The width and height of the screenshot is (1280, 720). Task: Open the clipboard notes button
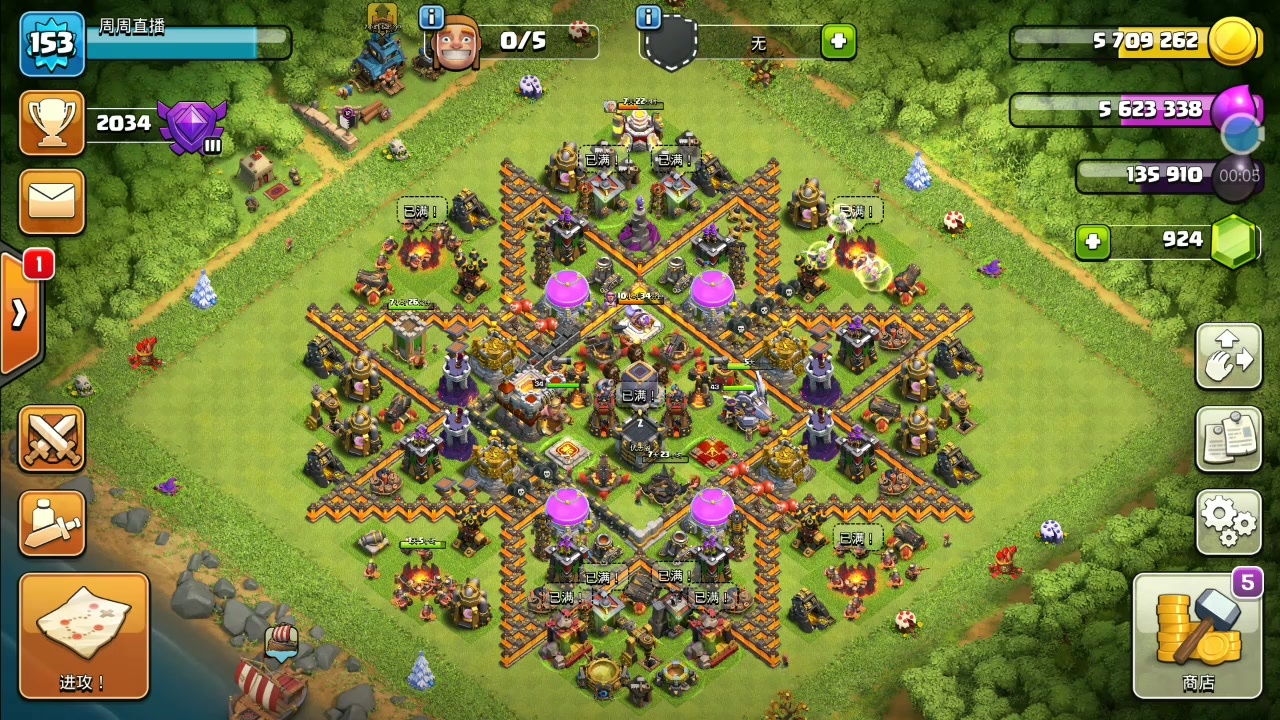pos(1228,439)
